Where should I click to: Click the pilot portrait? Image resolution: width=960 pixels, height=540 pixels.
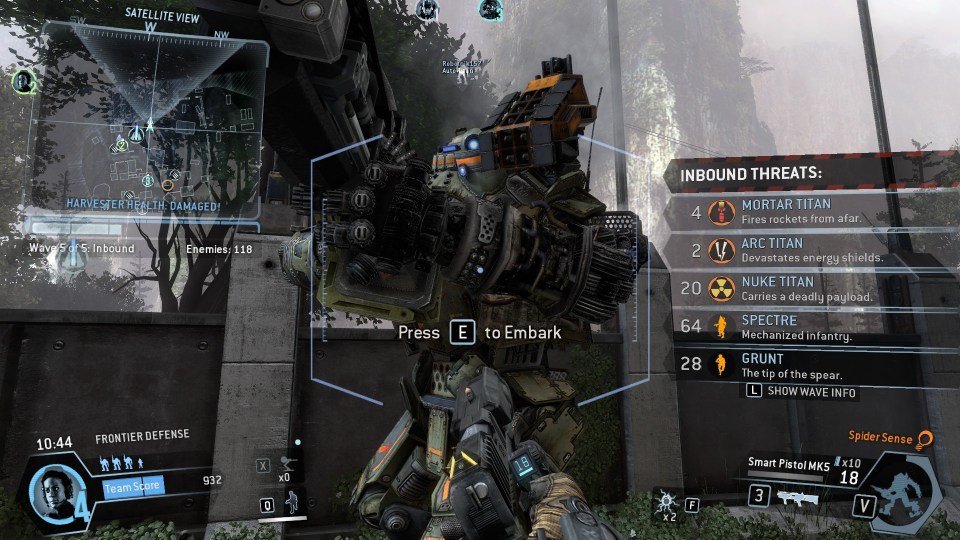50,489
